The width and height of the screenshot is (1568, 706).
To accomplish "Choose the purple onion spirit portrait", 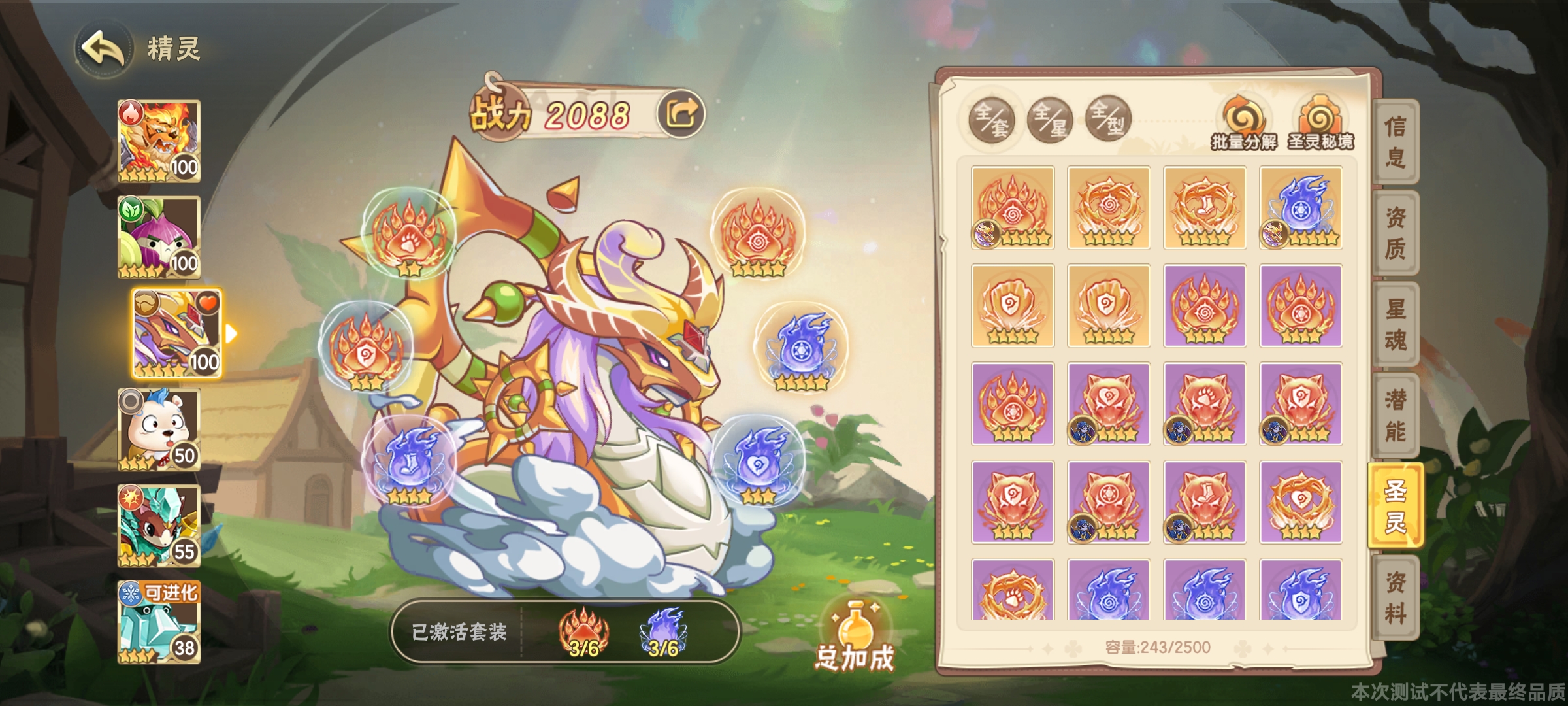I will click(159, 237).
